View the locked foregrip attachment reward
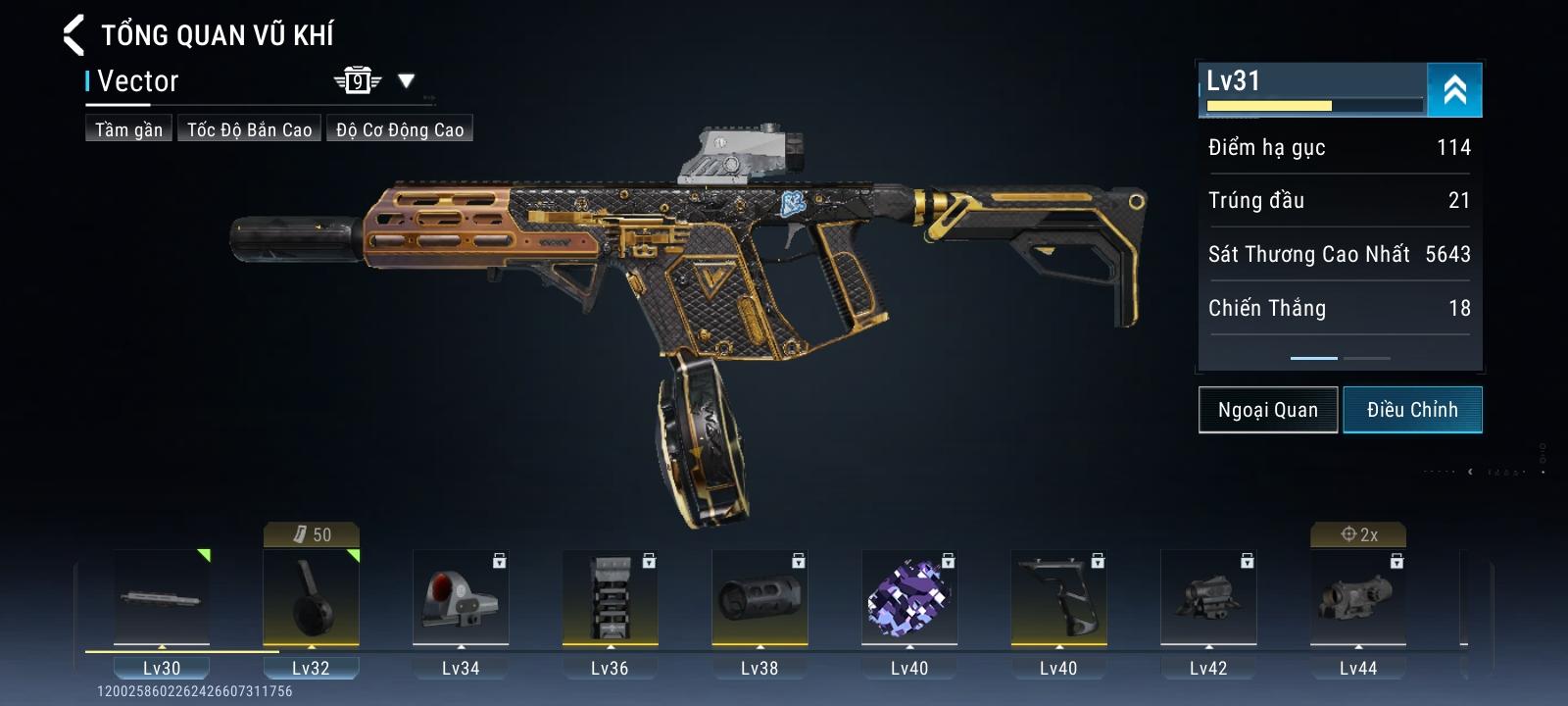This screenshot has height=706, width=1568. 1058,597
